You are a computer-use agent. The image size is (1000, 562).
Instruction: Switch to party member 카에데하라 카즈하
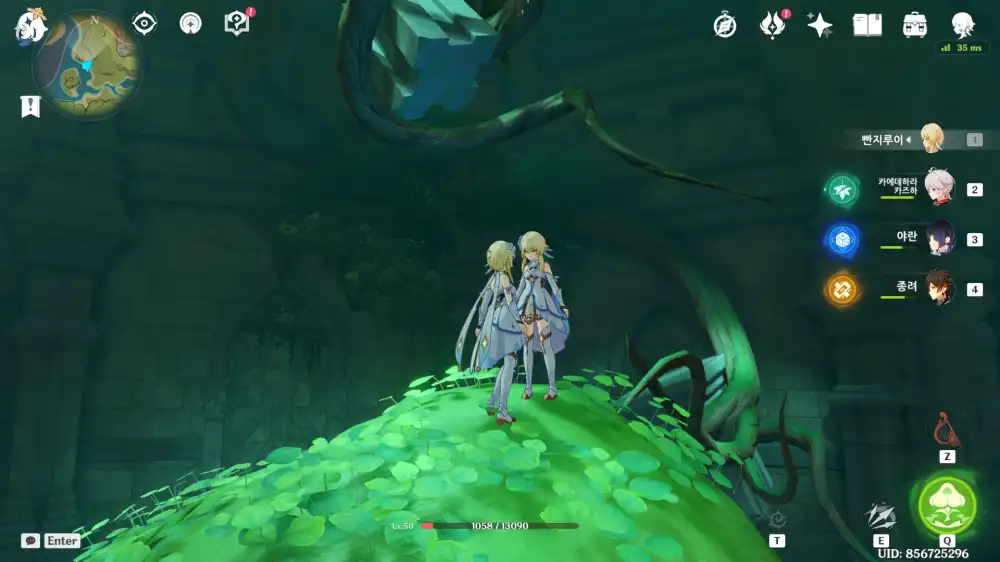pos(938,188)
